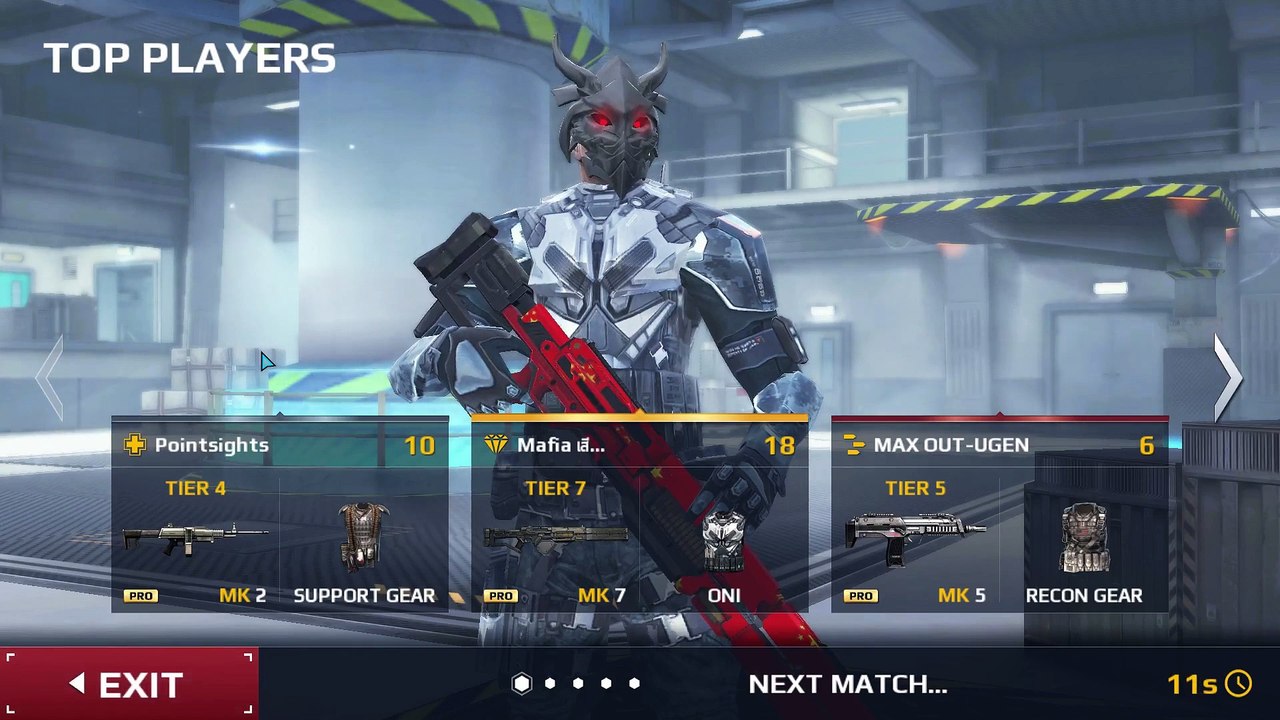Open the MAX OUT-UGEN player card
1280x720 pixels.
pos(999,445)
